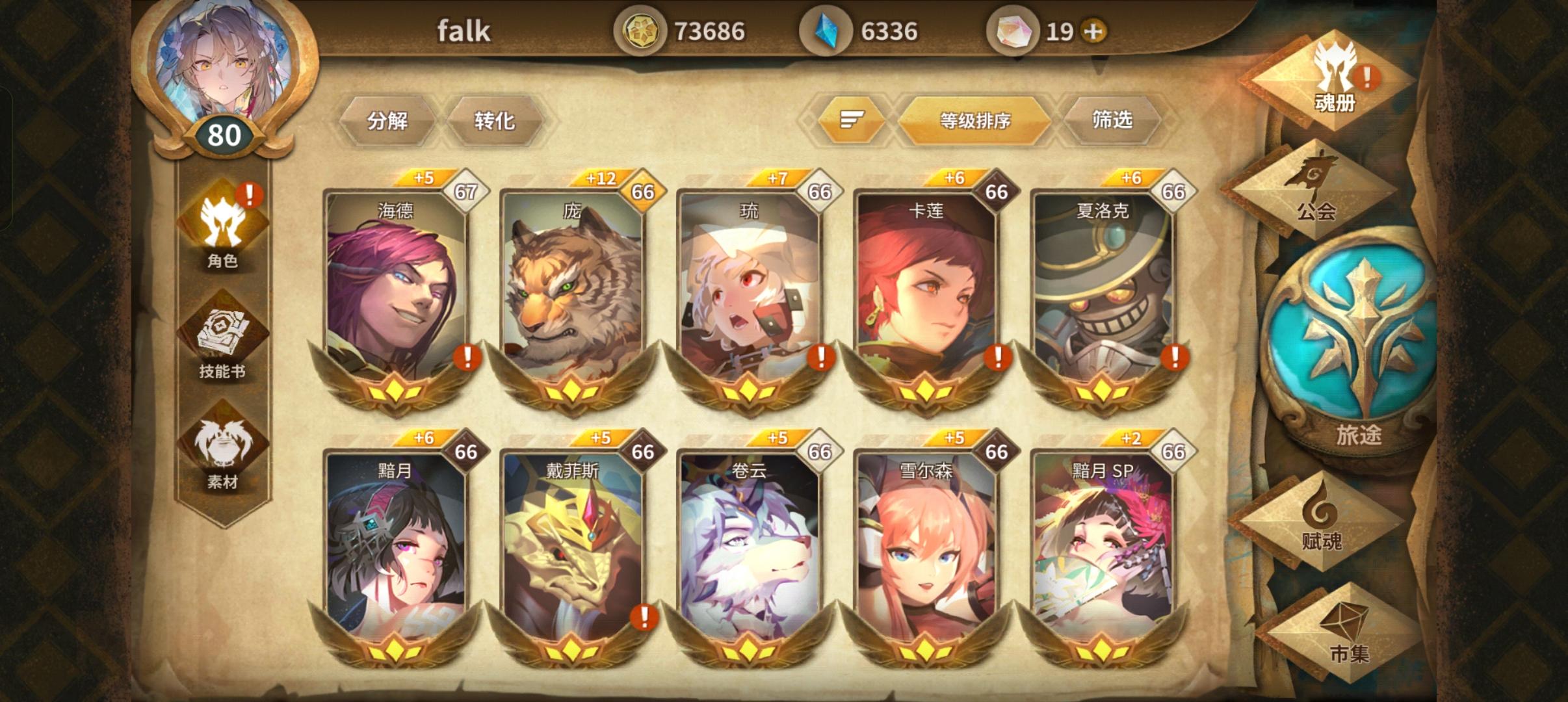Open the 等级排序 level sorting selector
Image resolution: width=1568 pixels, height=702 pixels.
[x=975, y=121]
